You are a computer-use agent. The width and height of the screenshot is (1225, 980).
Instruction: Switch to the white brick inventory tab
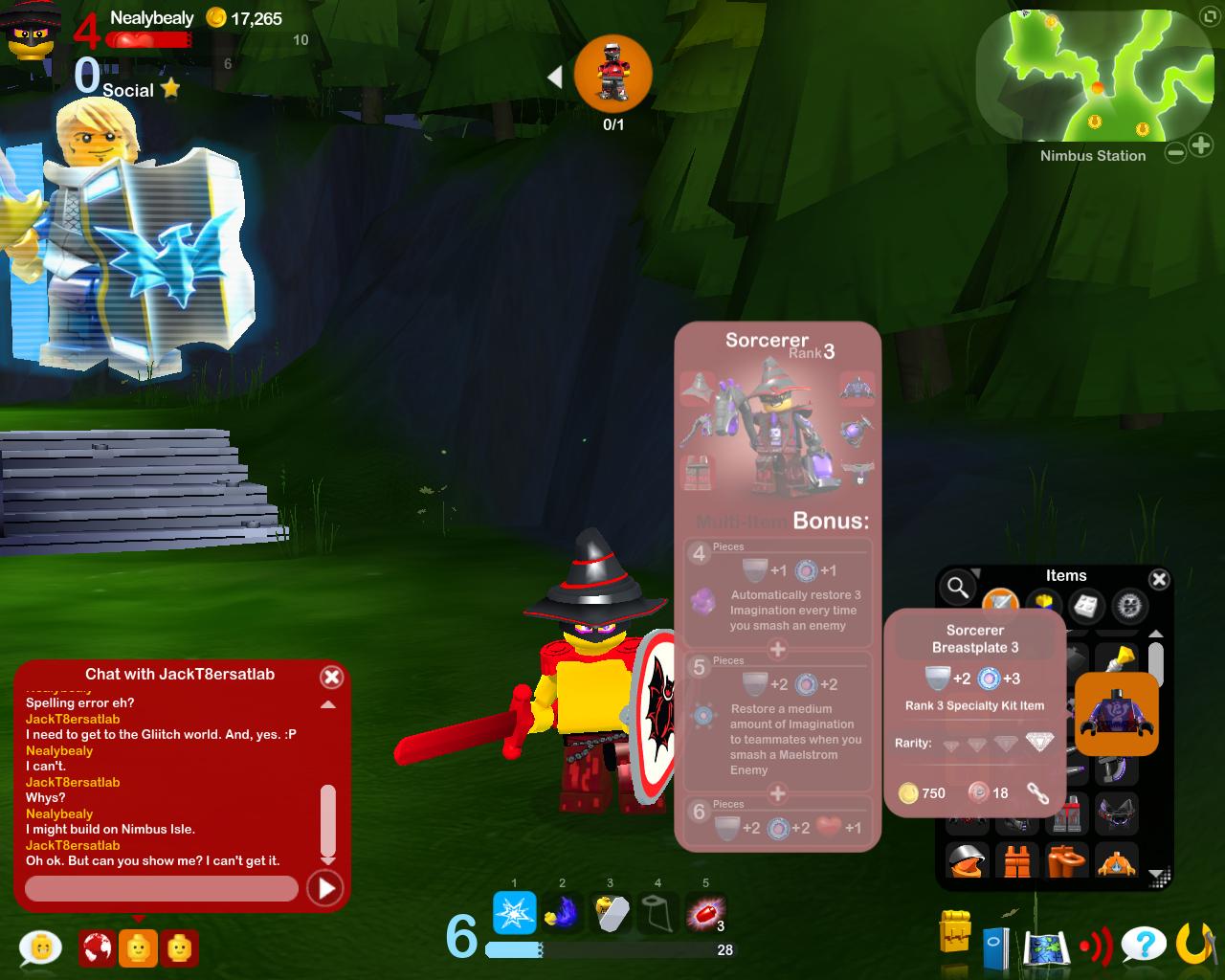pos(1086,605)
